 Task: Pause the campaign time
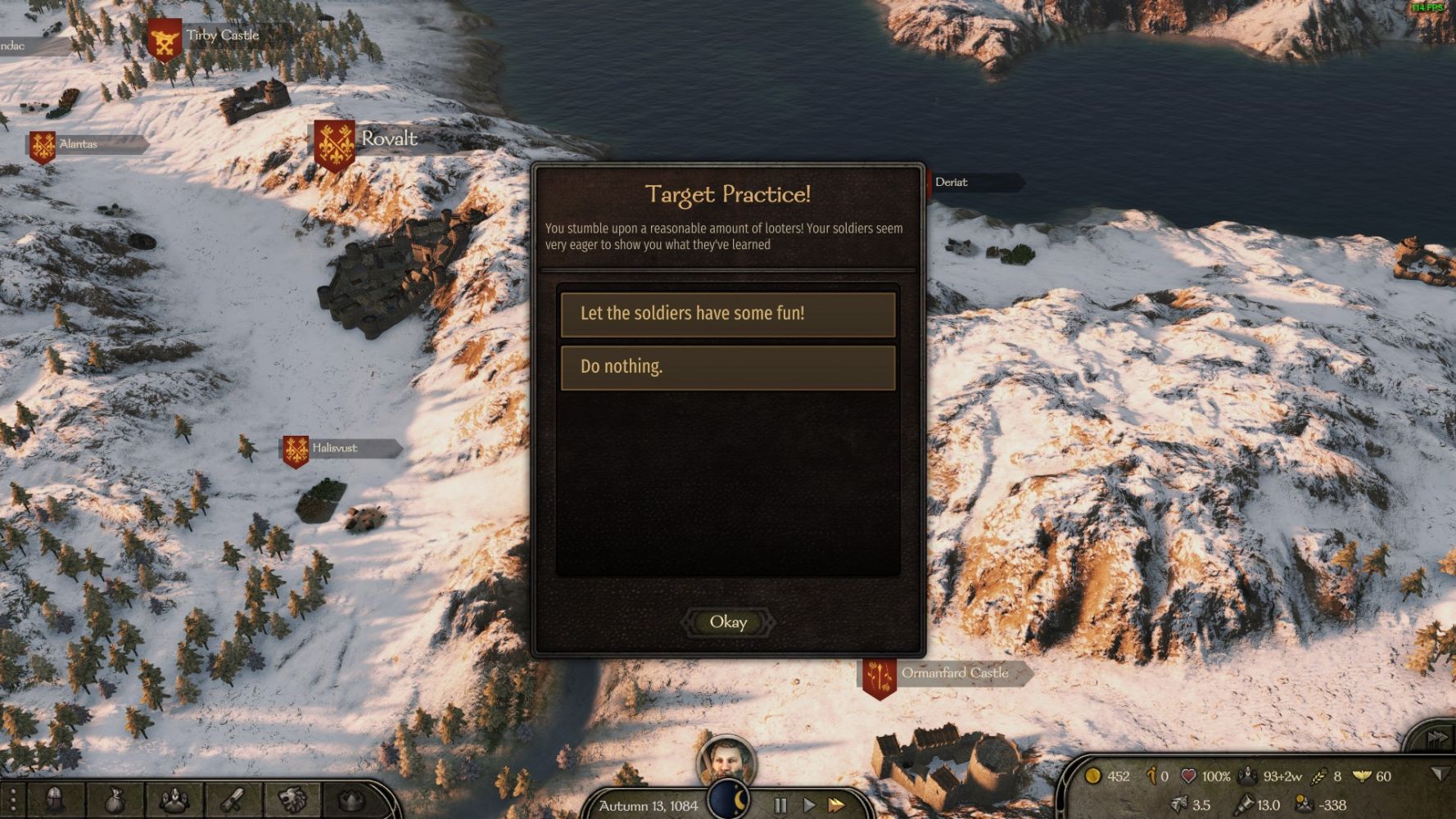(780, 805)
